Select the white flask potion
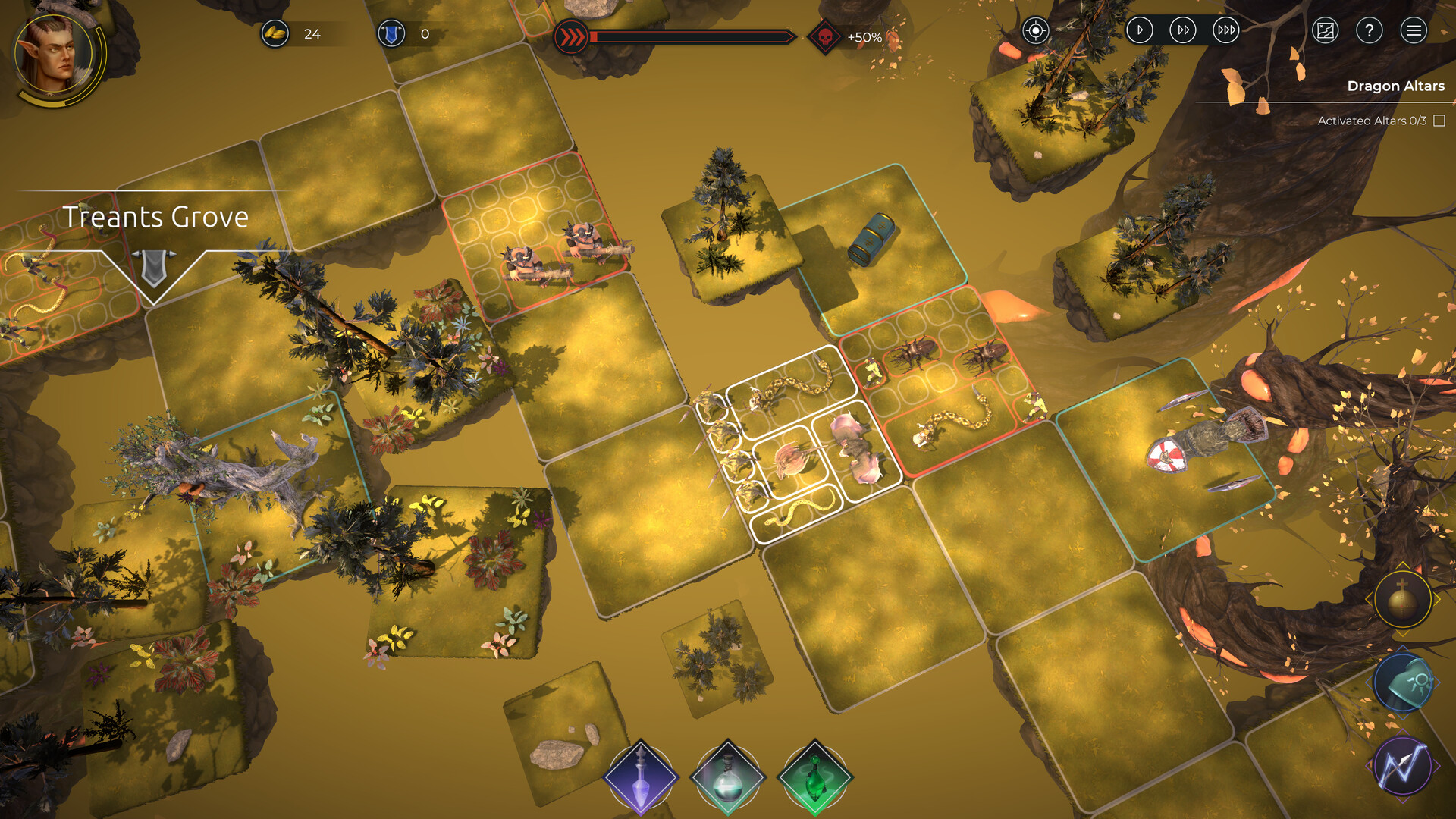Image resolution: width=1456 pixels, height=819 pixels. [x=726, y=779]
